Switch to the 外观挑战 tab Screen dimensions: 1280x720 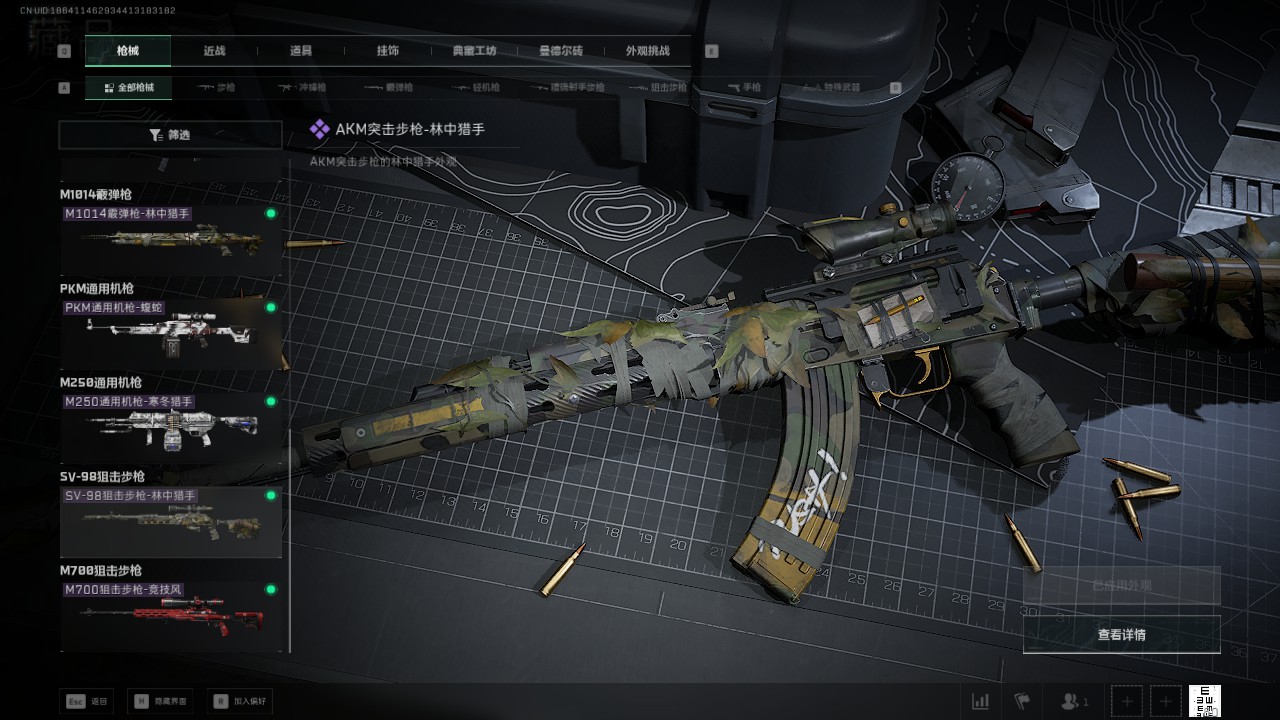647,51
